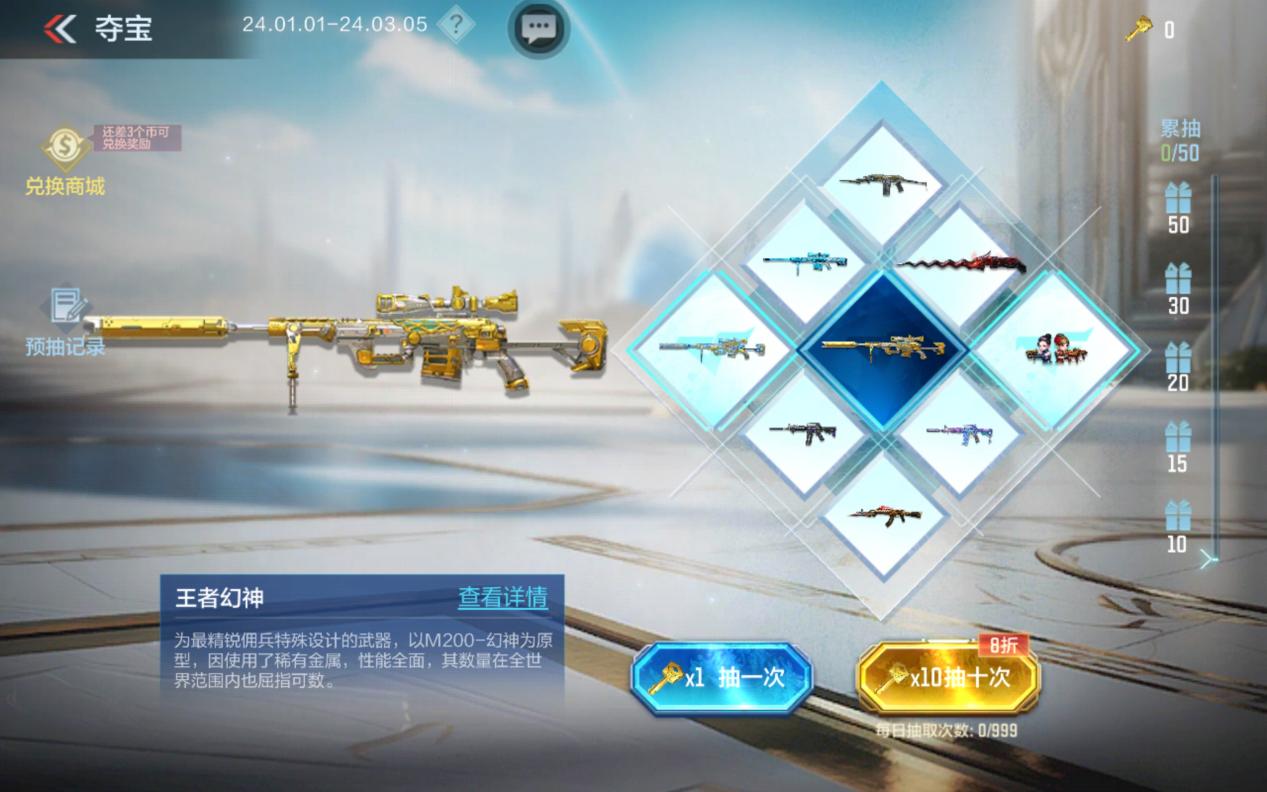Screen dimensions: 1267x792
Task: Select the black M4 rifle prize tile
Action: [x=802, y=431]
